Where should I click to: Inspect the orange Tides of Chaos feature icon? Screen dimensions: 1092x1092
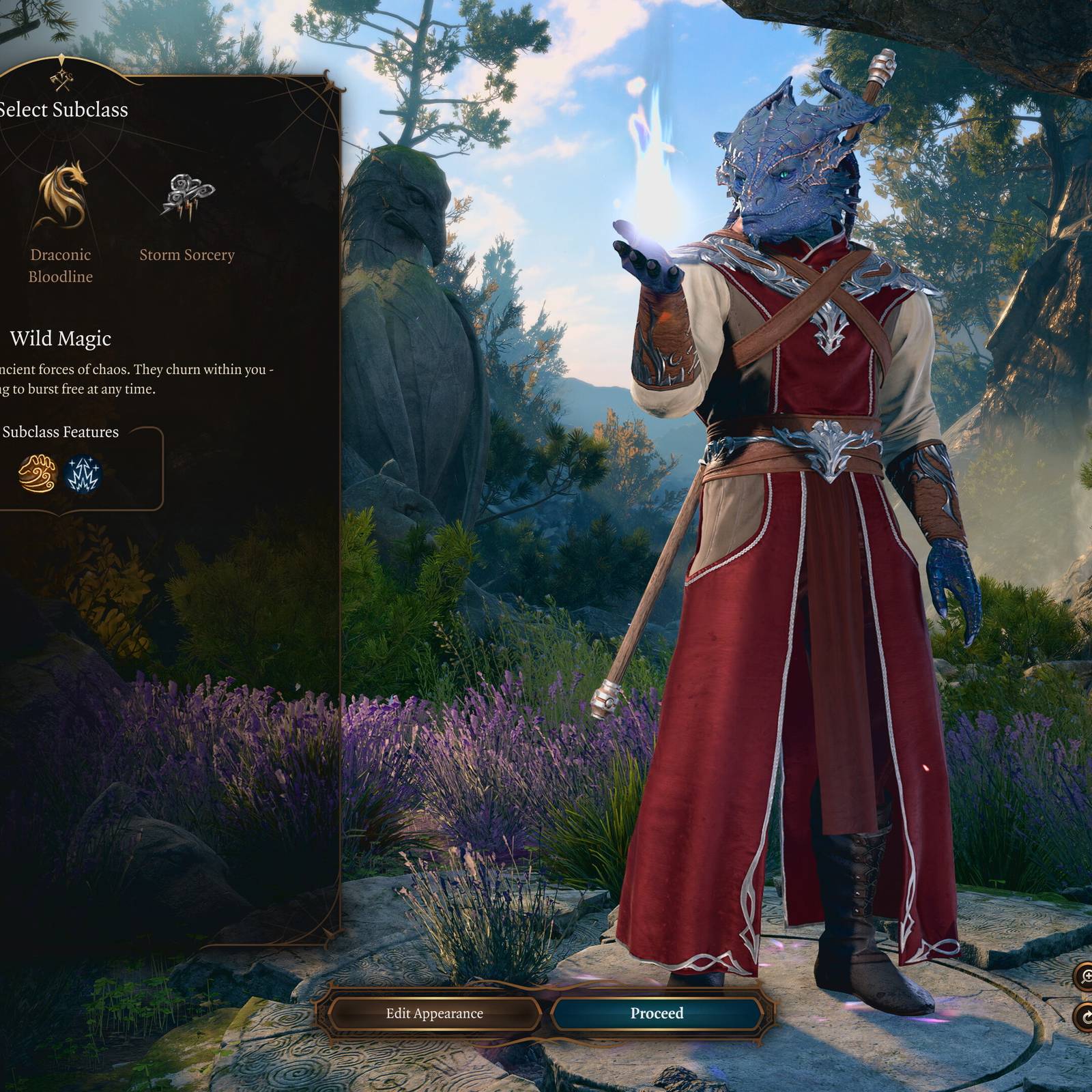[x=38, y=474]
